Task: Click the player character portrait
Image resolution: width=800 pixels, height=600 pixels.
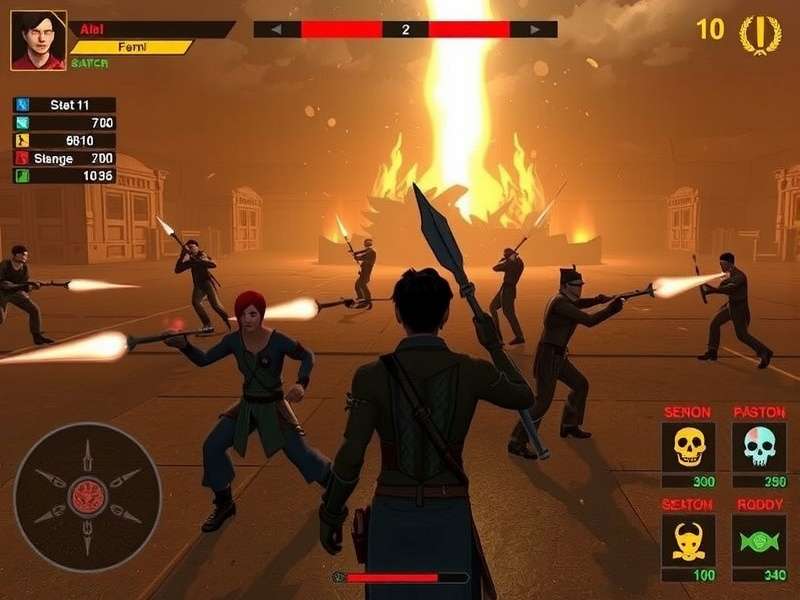Action: coord(38,41)
